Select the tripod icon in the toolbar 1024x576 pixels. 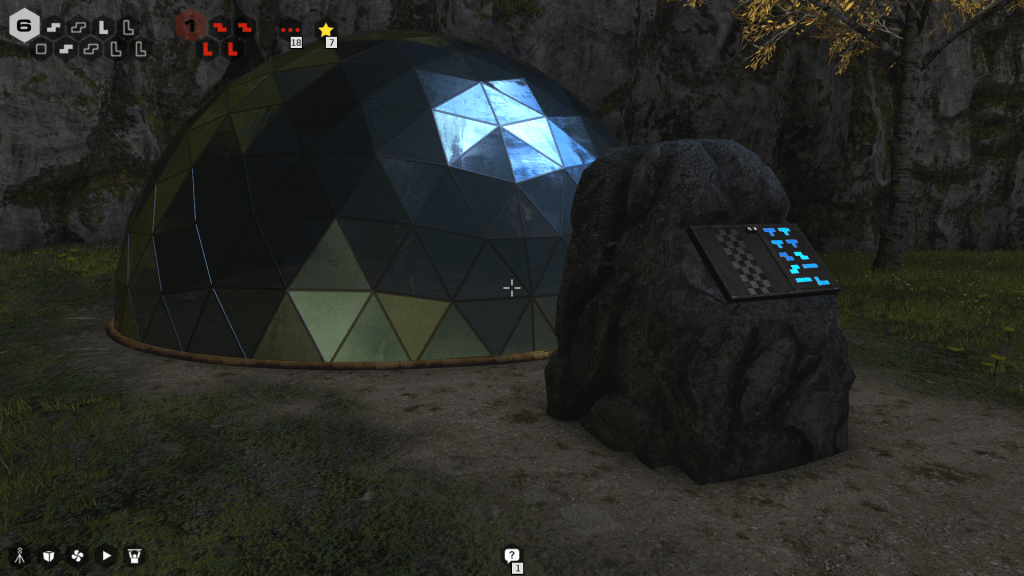pyautogui.click(x=19, y=556)
